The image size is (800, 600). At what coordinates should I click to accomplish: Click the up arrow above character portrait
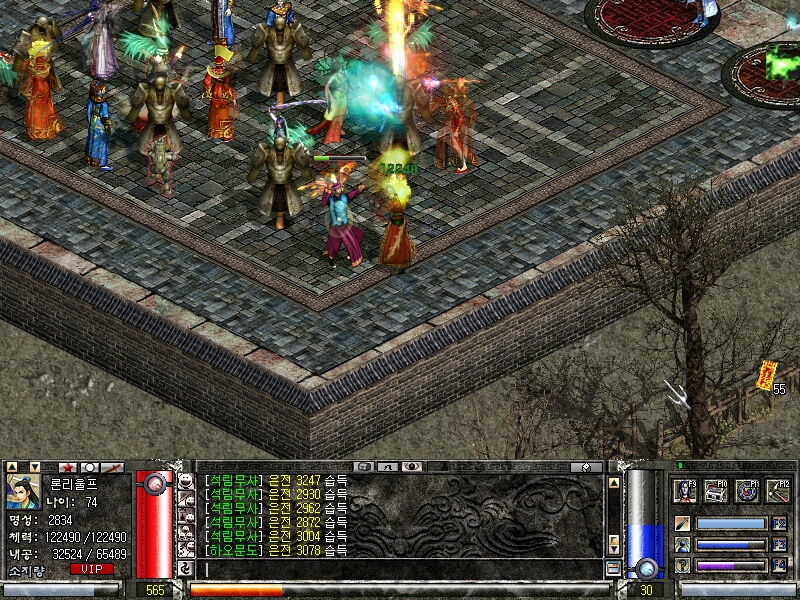13,467
